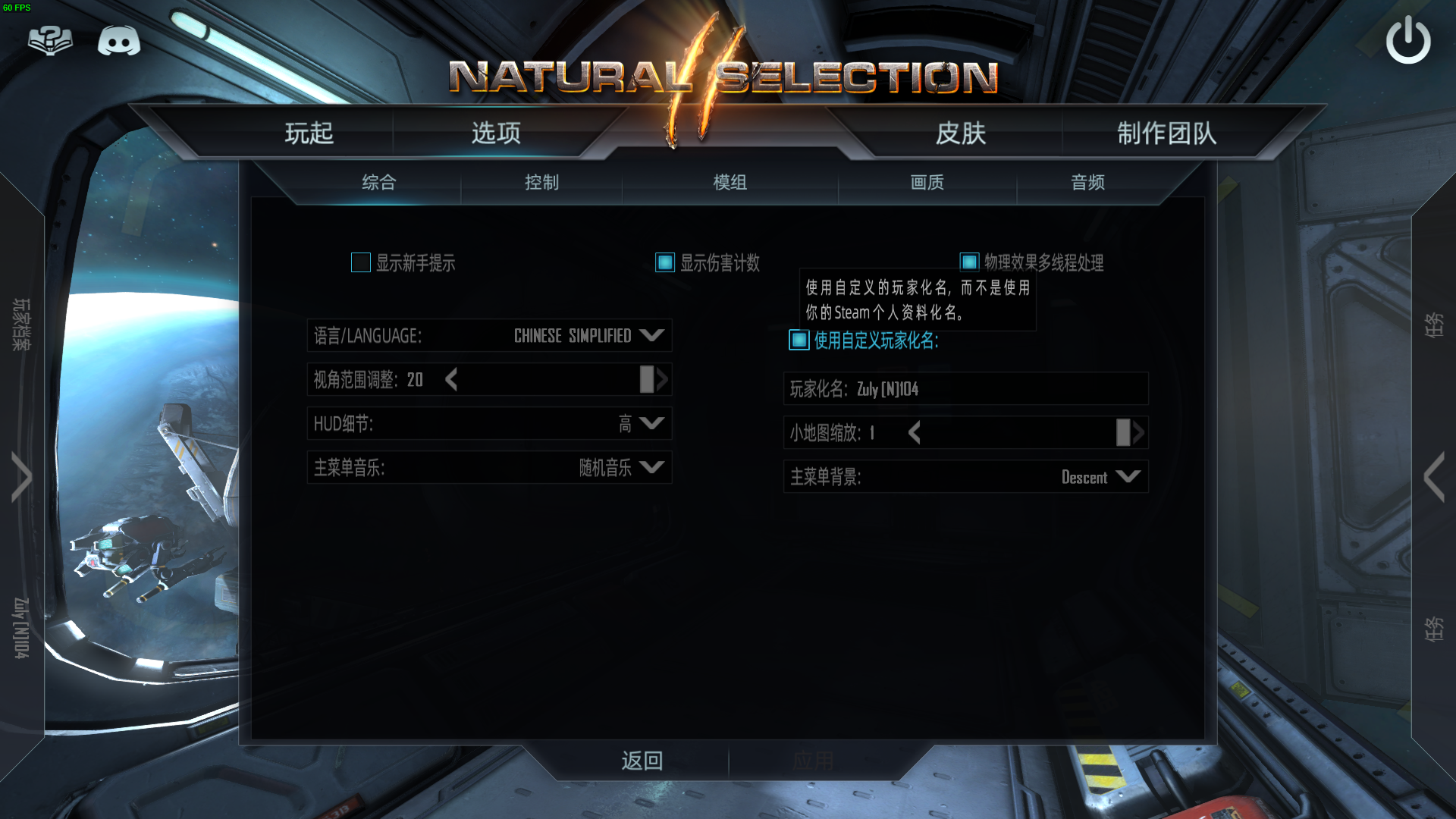This screenshot has width=1456, height=819.
Task: Switch to the 控制 controls tab
Action: (x=541, y=182)
